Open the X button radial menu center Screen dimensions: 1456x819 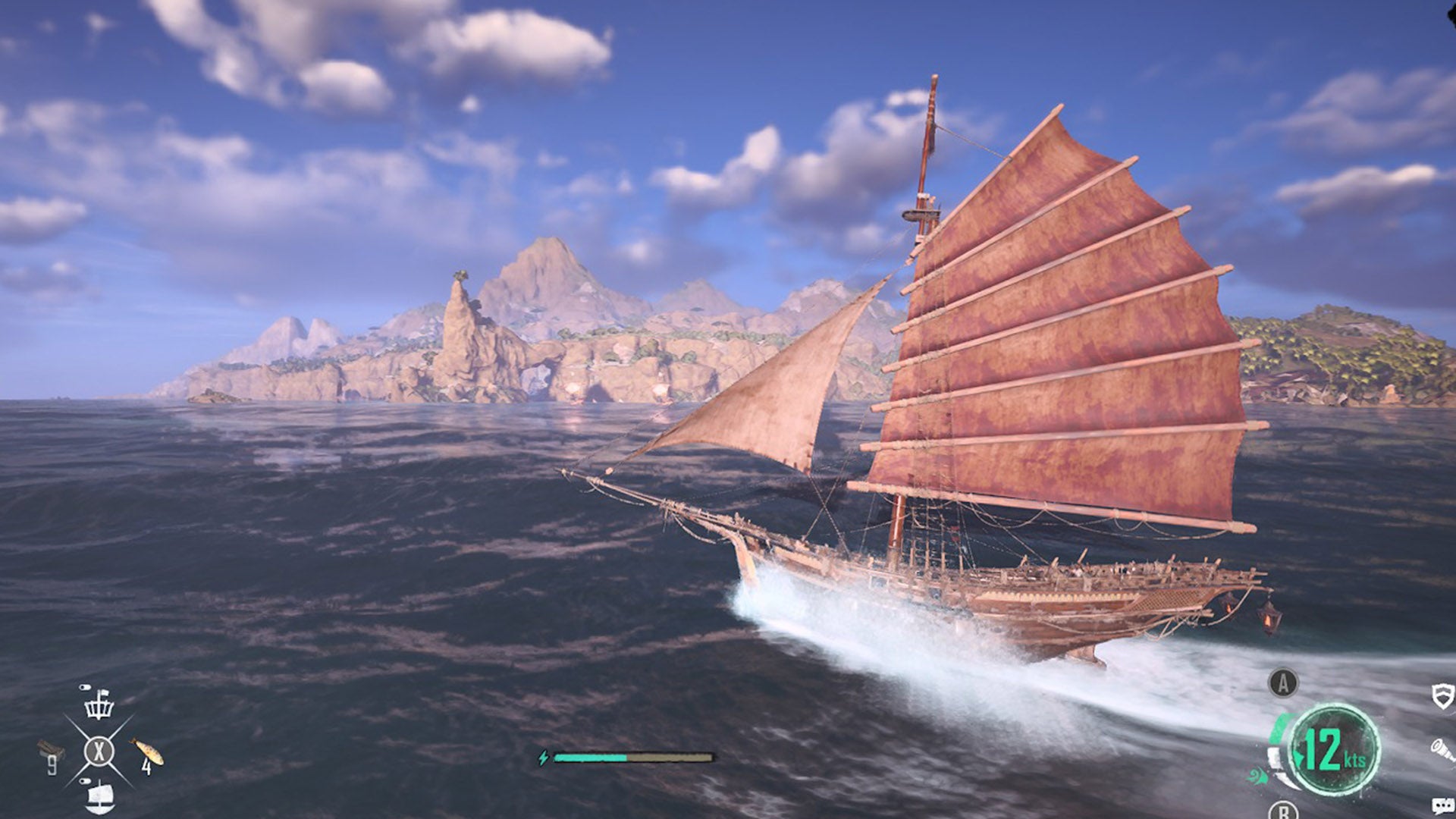[x=99, y=751]
